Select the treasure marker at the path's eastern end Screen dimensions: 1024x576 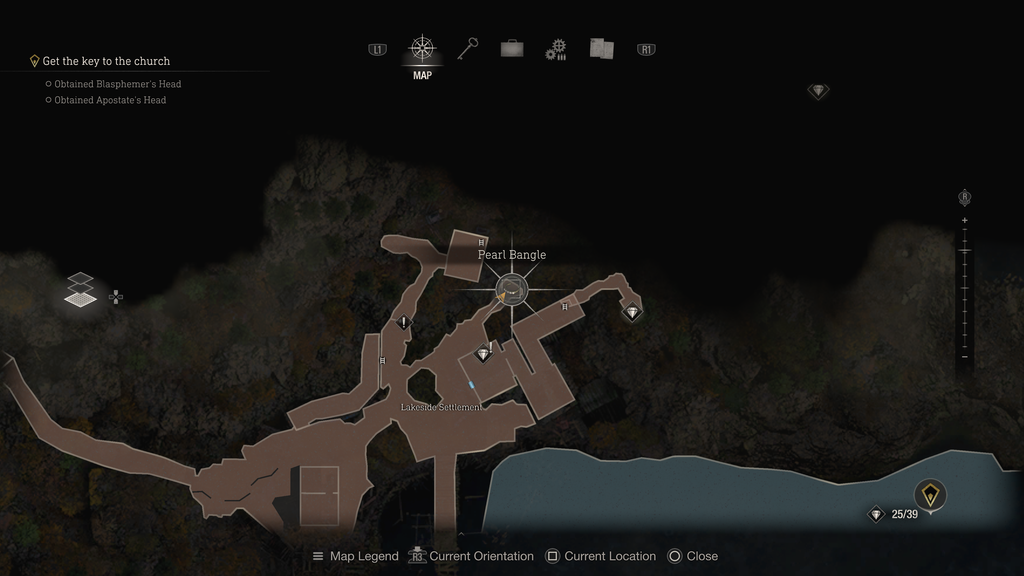tap(632, 312)
